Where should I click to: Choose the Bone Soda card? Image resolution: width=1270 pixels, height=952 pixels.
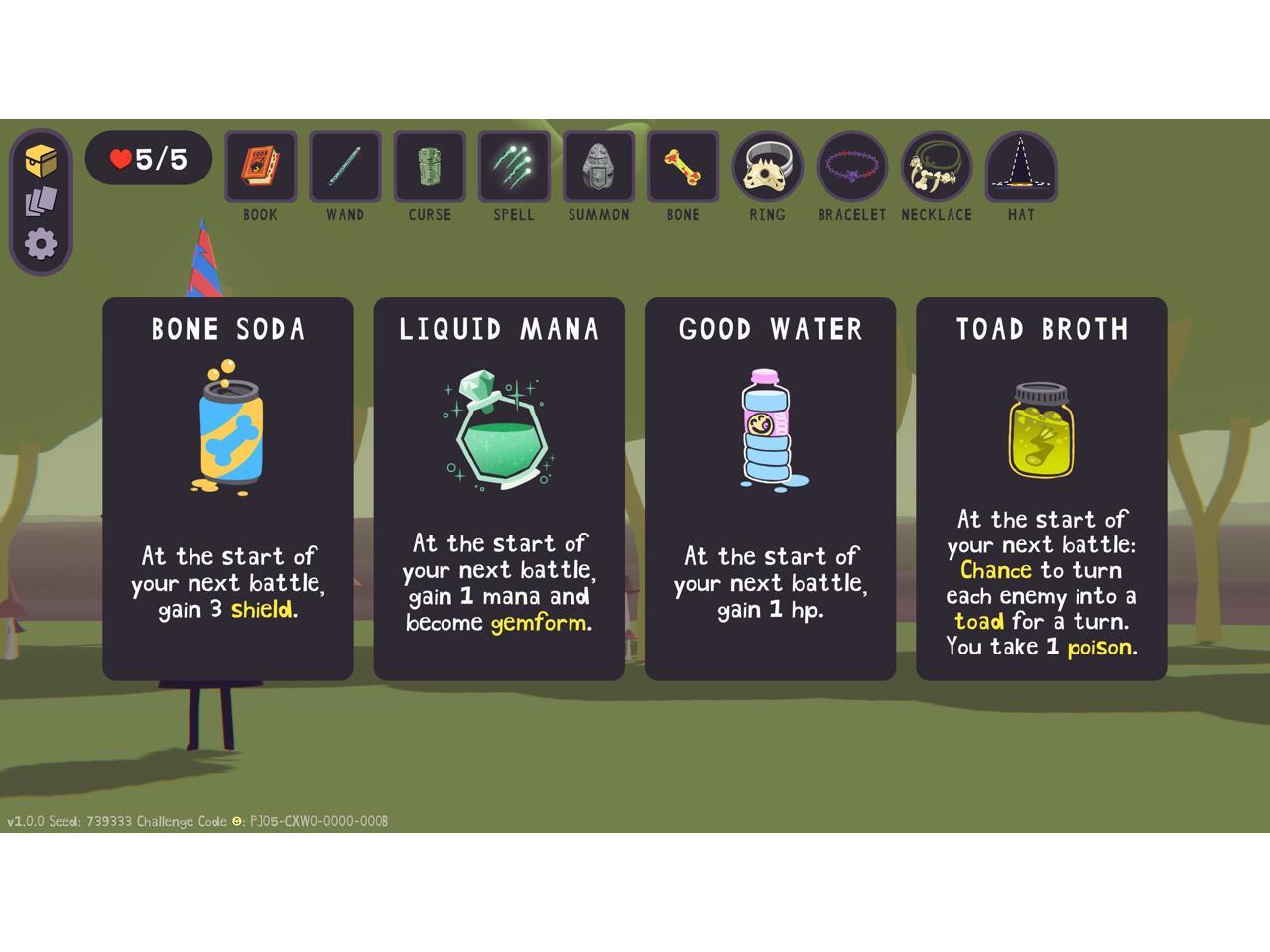point(228,488)
